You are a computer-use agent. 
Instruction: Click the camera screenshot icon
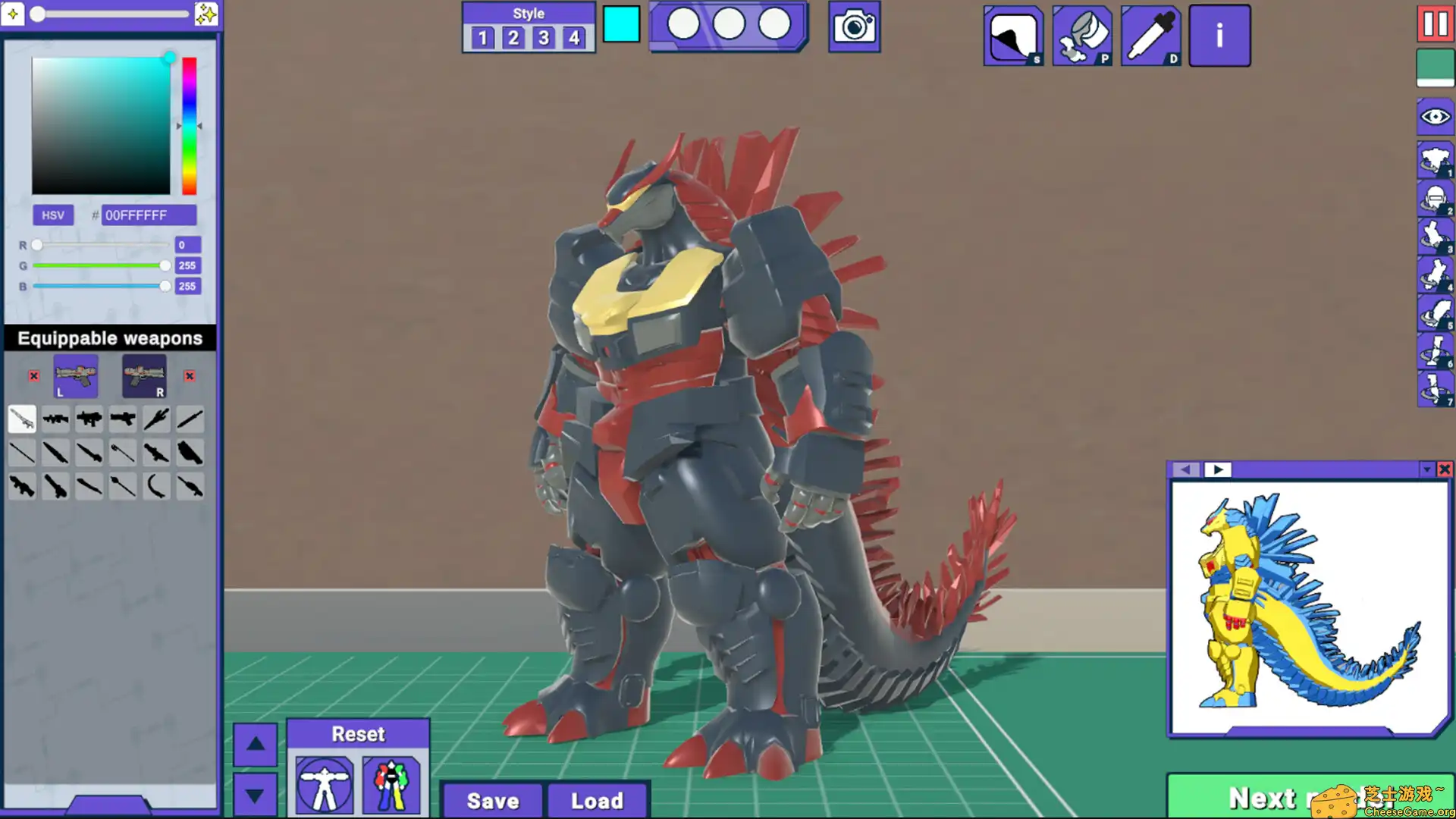pyautogui.click(x=854, y=25)
